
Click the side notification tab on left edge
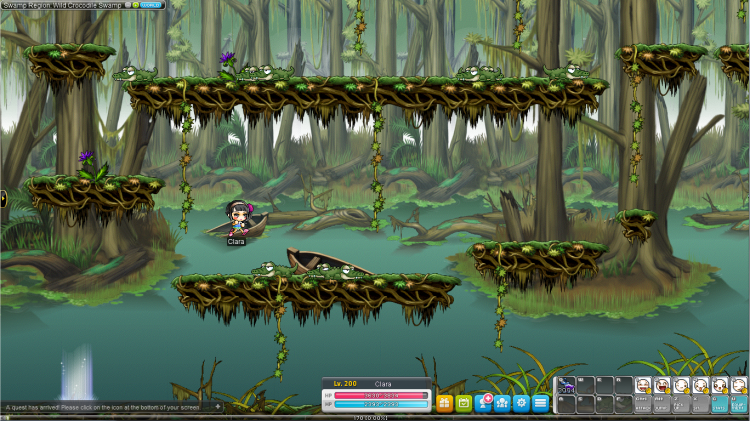click(x=3, y=198)
